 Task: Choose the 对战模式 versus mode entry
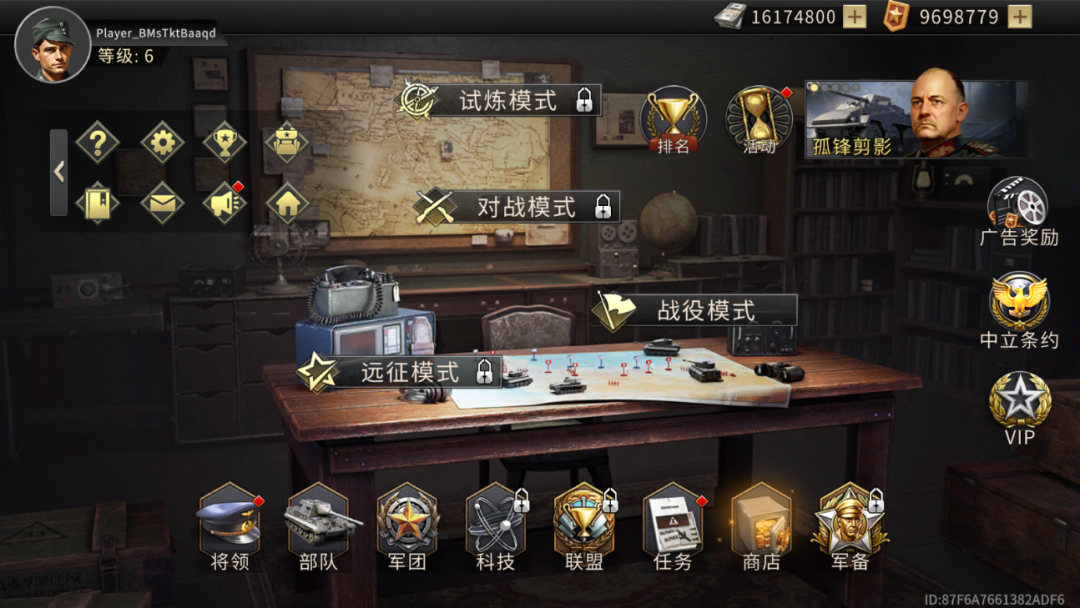click(x=517, y=207)
